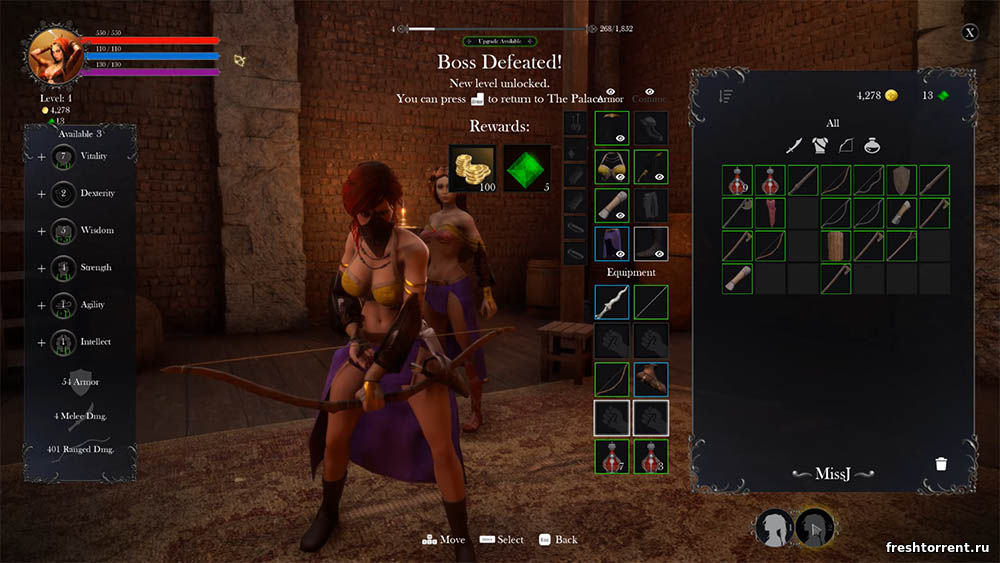
Task: Add a point to Vitality
Action: 41,157
